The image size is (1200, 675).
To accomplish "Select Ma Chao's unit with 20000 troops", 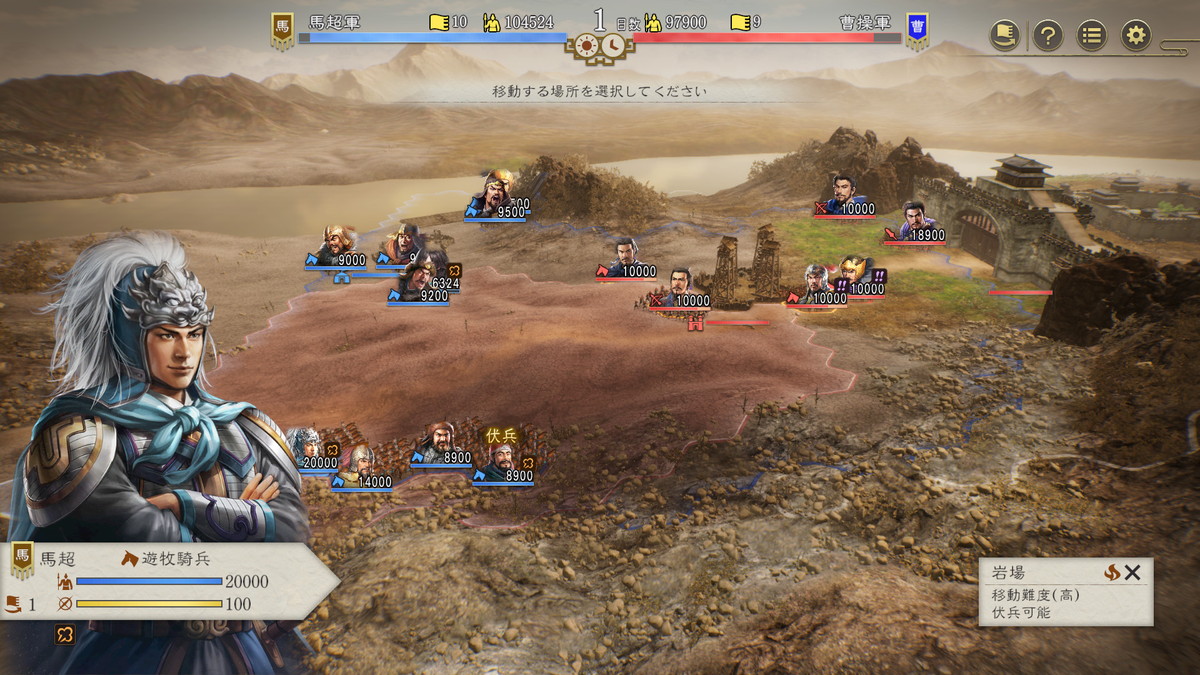I will pyautogui.click(x=308, y=447).
